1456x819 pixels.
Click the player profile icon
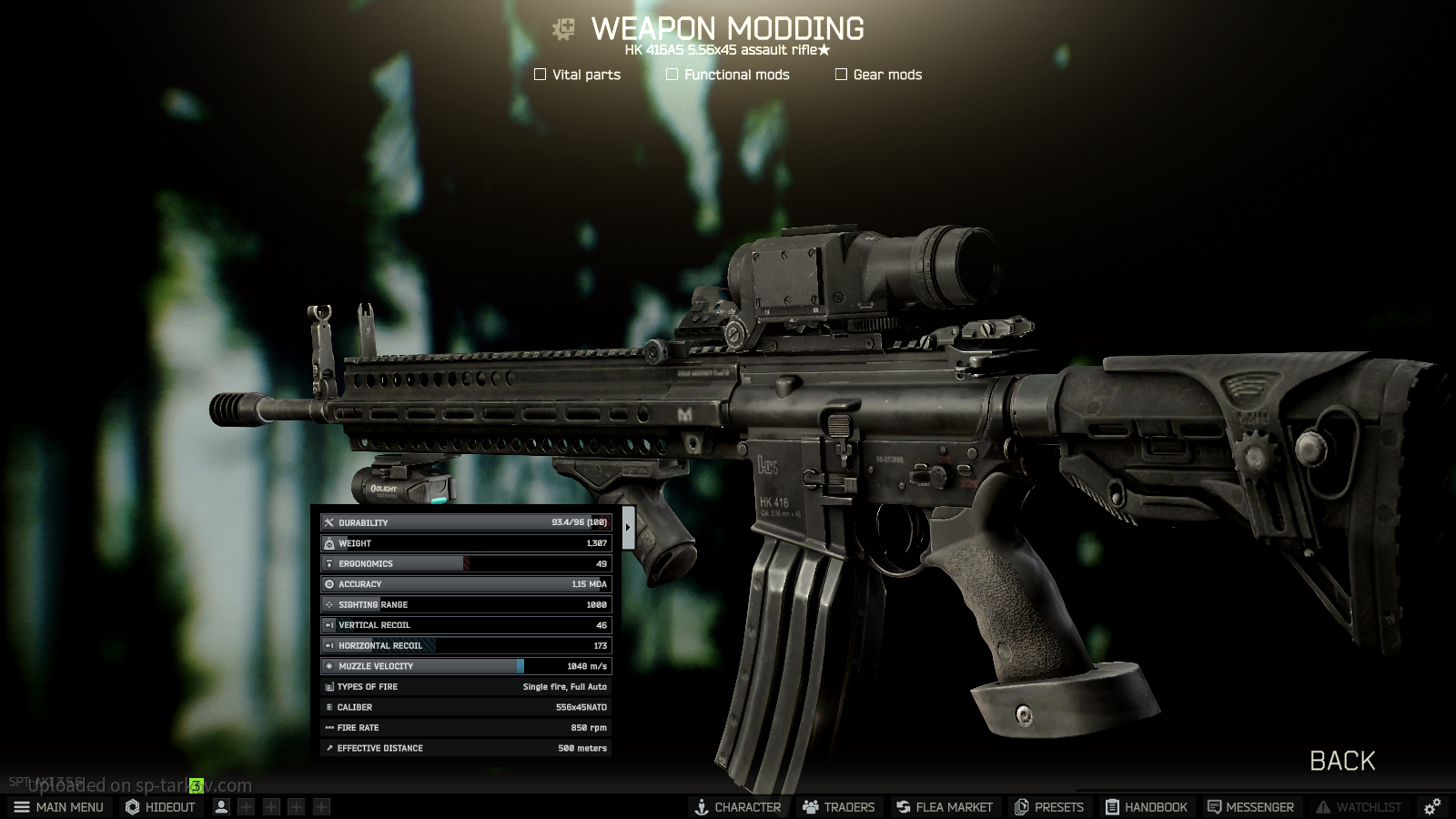click(x=221, y=807)
